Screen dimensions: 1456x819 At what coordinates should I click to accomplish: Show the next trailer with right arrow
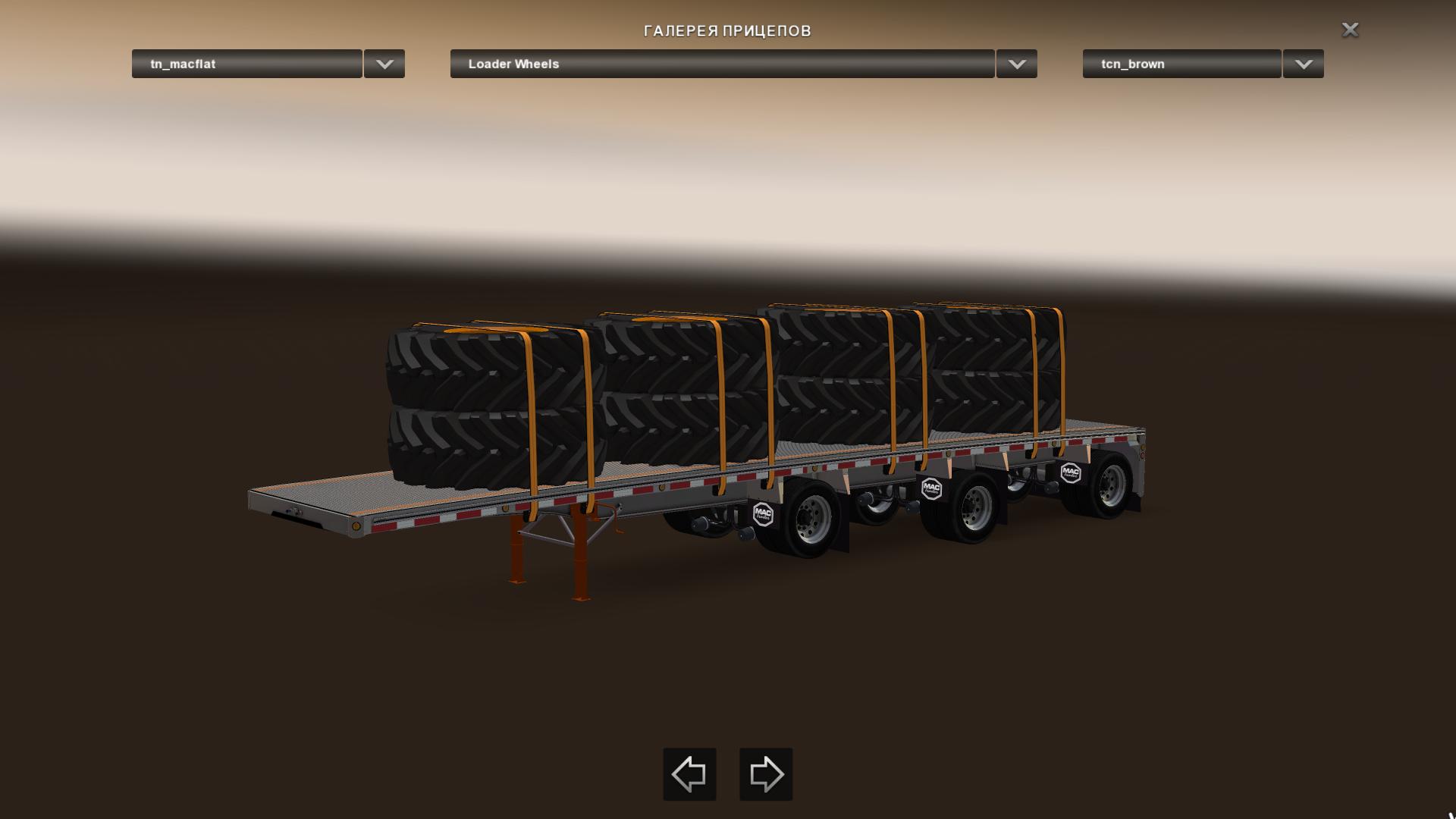766,774
